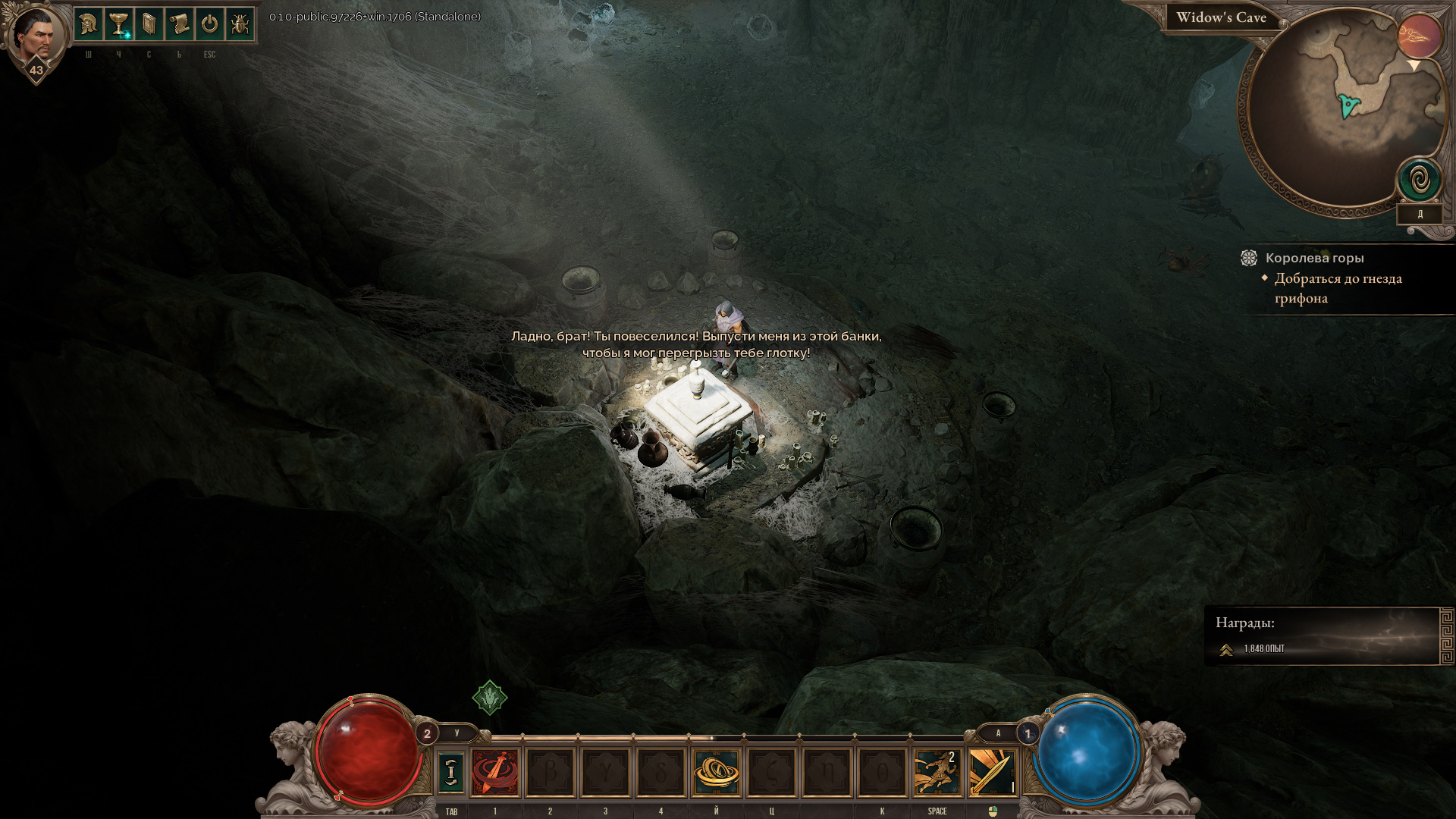Select the Королева горы quest tracker entry
The image size is (1456, 819).
[1314, 259]
